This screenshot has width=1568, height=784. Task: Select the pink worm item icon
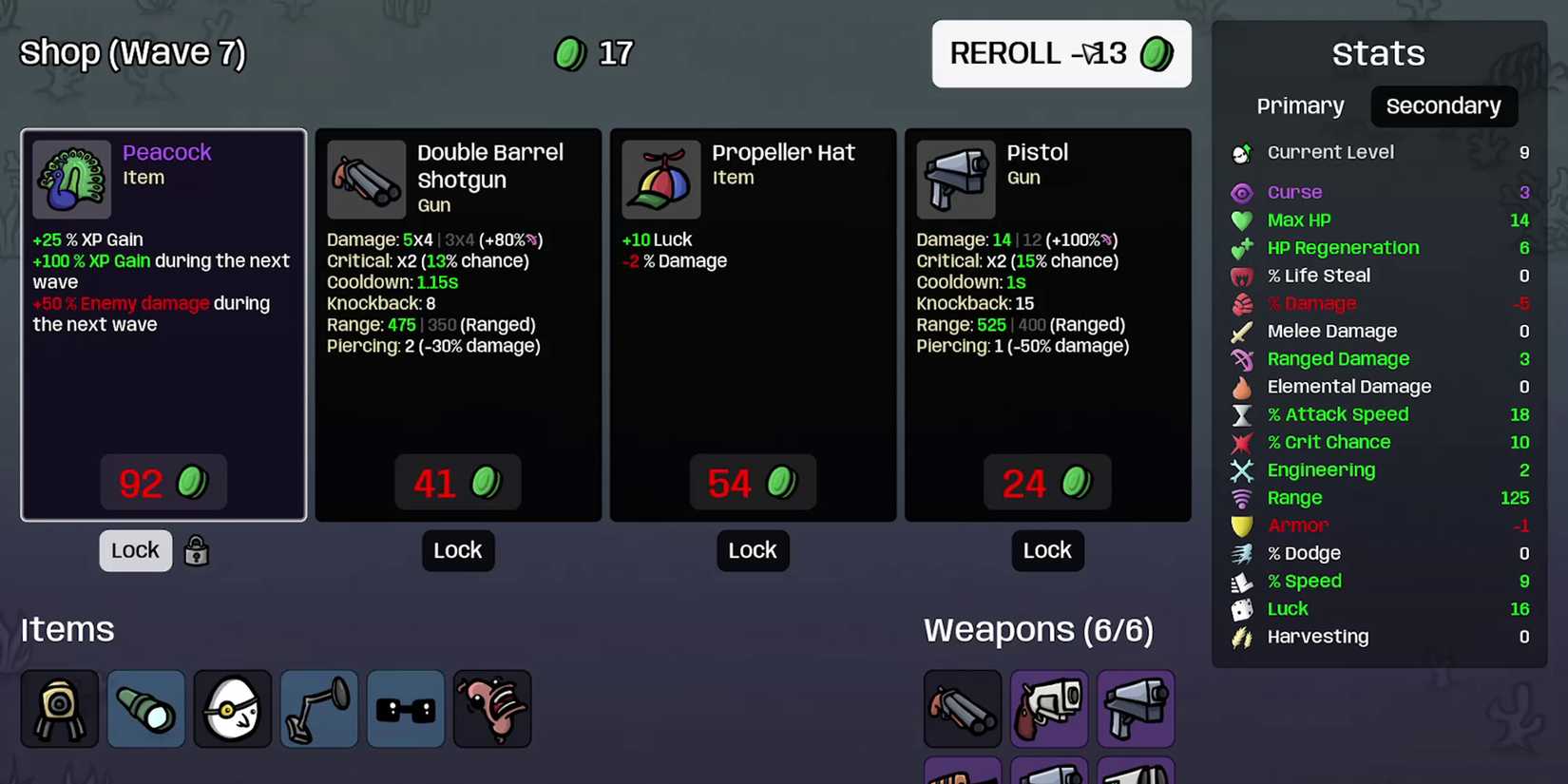point(491,708)
